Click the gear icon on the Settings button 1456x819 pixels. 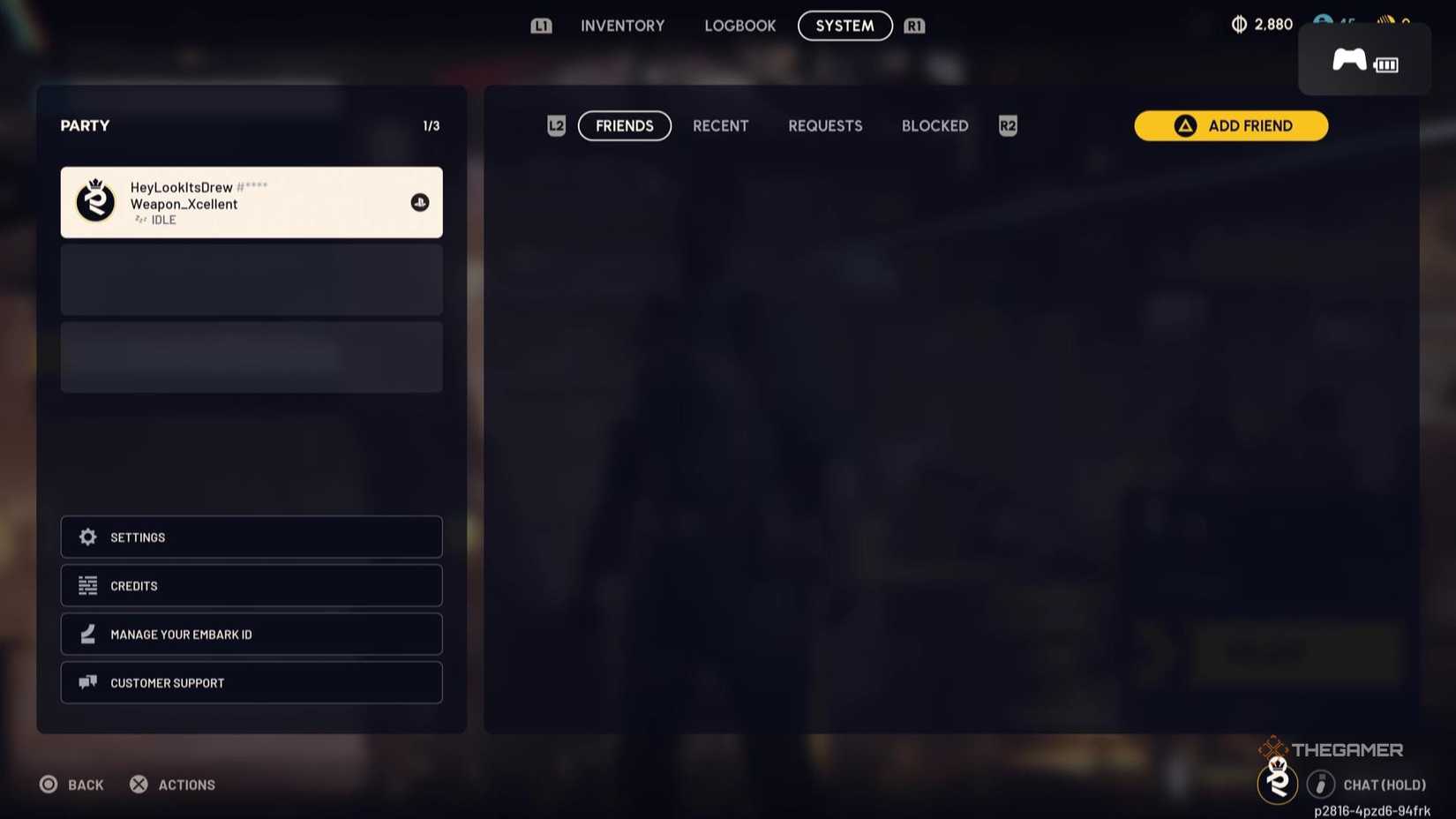(87, 537)
